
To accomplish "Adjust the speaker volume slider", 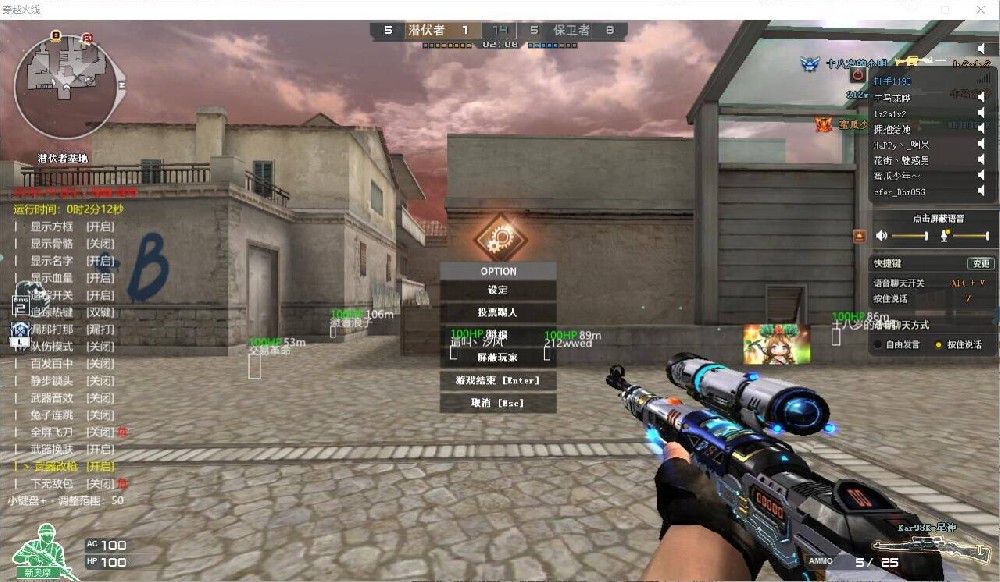I will [908, 236].
